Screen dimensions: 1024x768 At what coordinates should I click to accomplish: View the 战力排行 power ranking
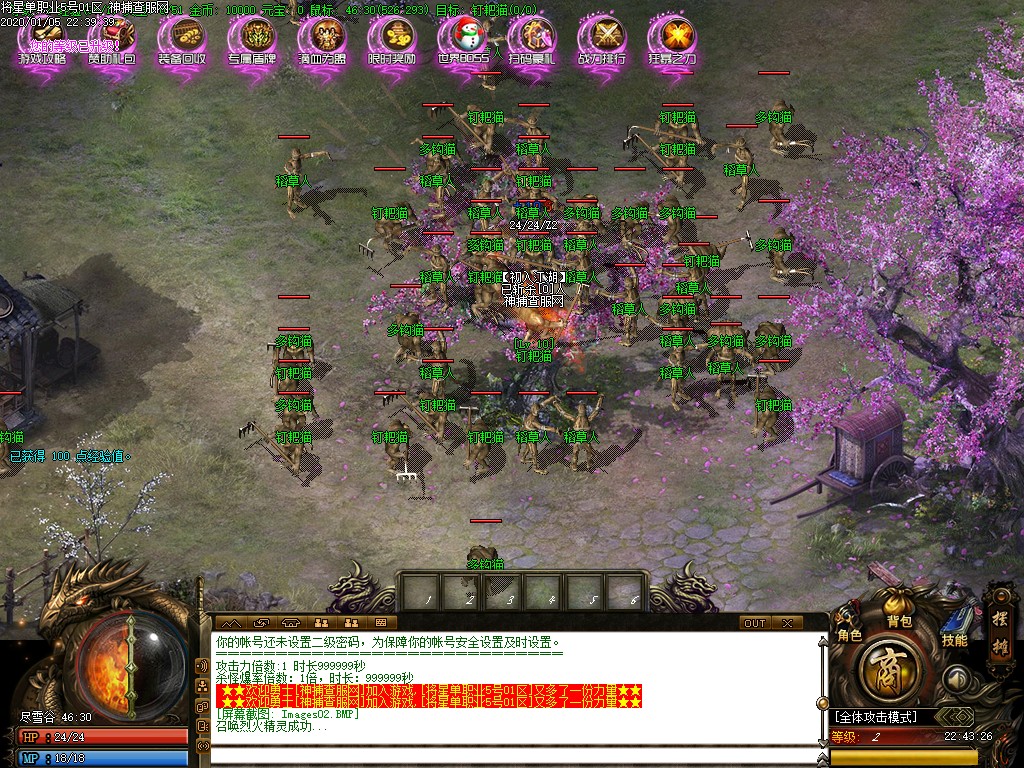click(x=602, y=41)
